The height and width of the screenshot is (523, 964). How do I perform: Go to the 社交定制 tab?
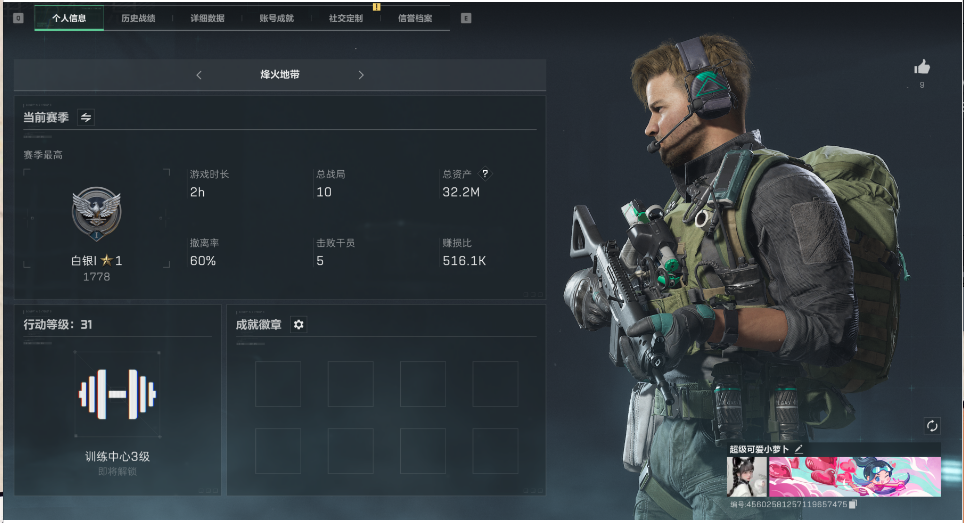coord(345,18)
